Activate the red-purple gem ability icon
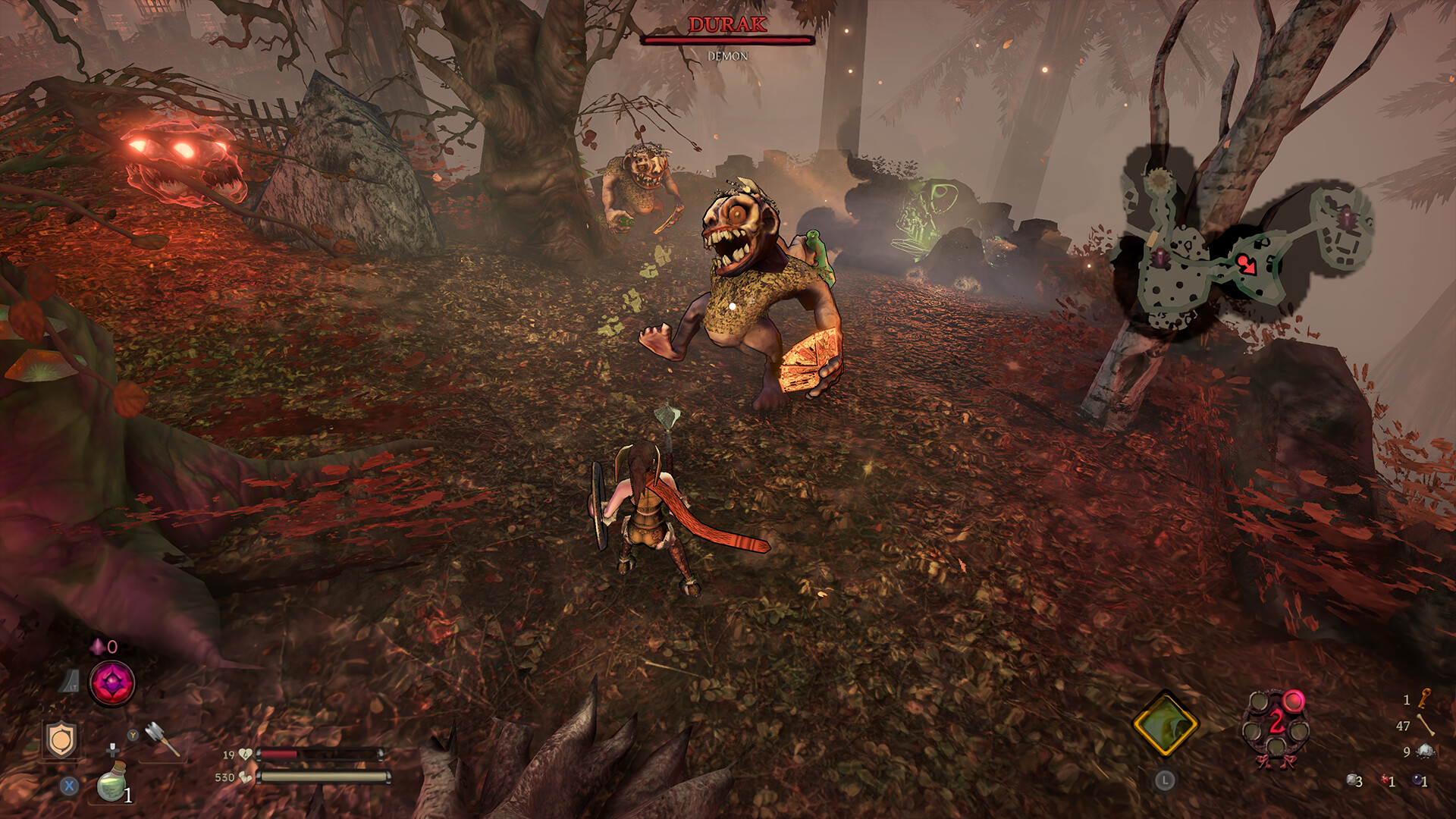Viewport: 1456px width, 819px height. [x=112, y=682]
